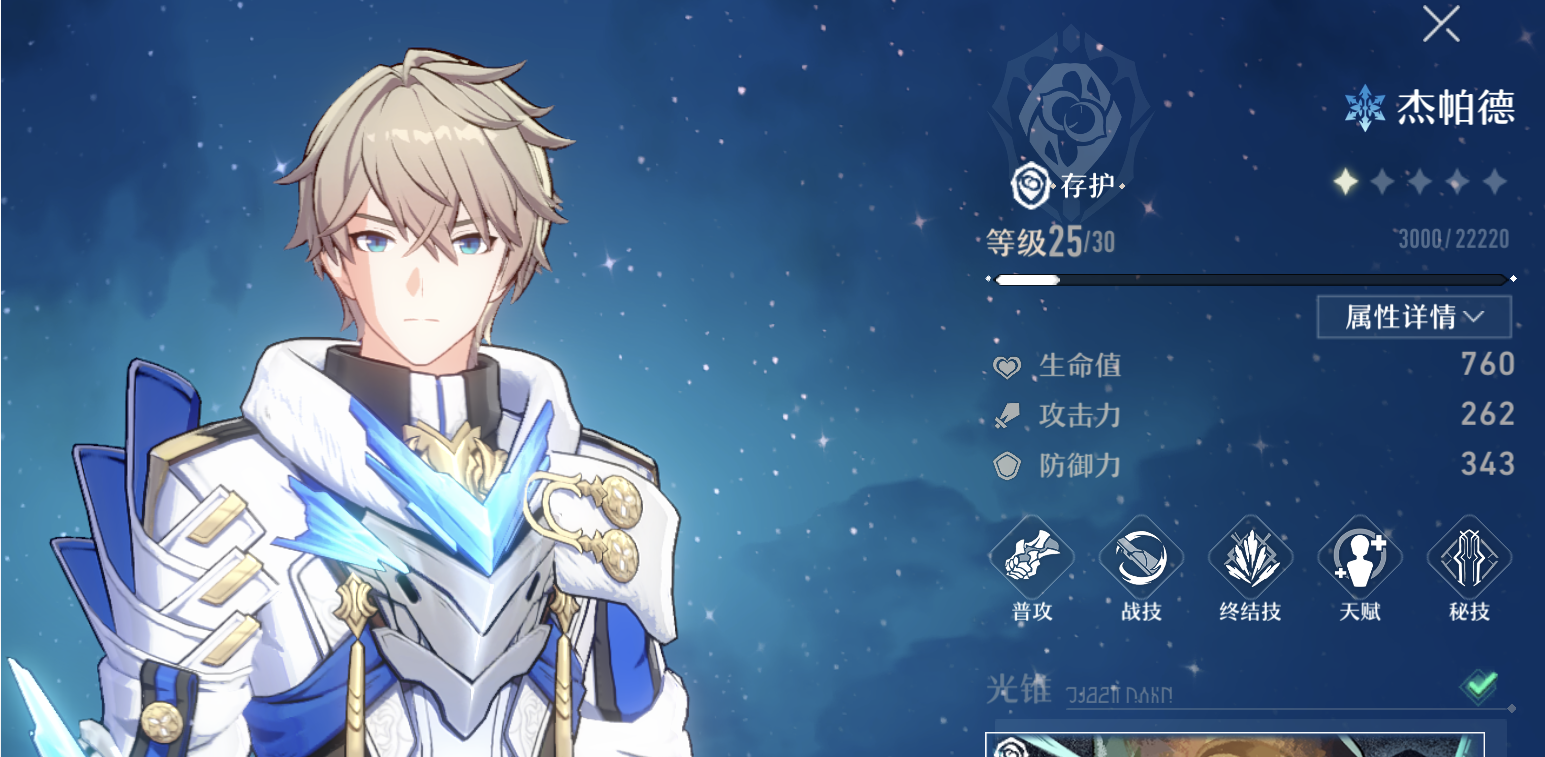This screenshot has height=757, width=1545.
Task: Toggle the green checkmark by 光锥
Action: (x=1479, y=686)
